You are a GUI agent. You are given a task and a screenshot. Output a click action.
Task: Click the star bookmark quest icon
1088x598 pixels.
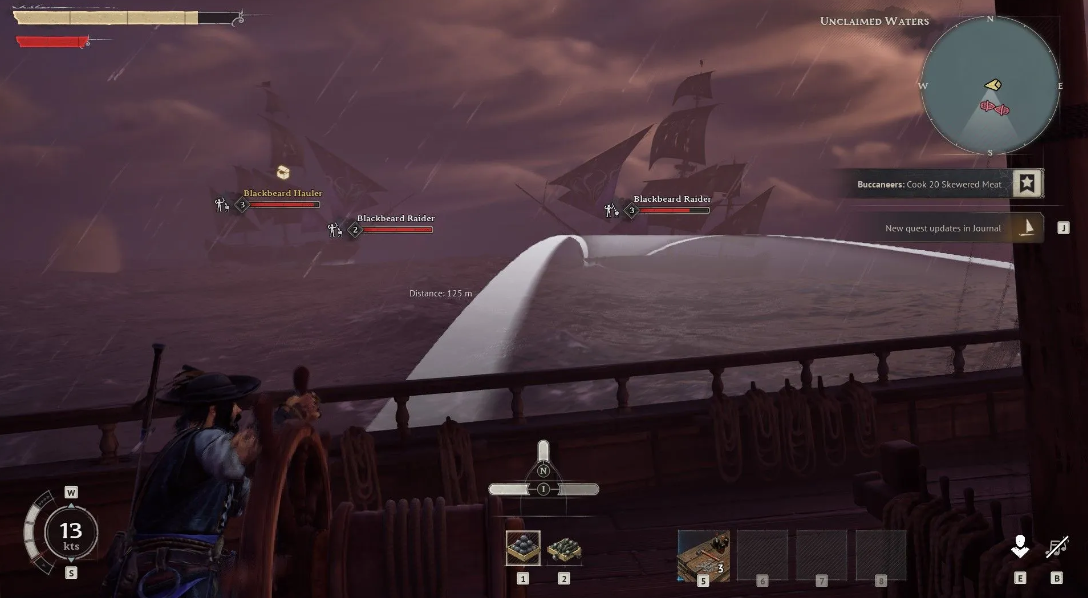pos(1027,183)
